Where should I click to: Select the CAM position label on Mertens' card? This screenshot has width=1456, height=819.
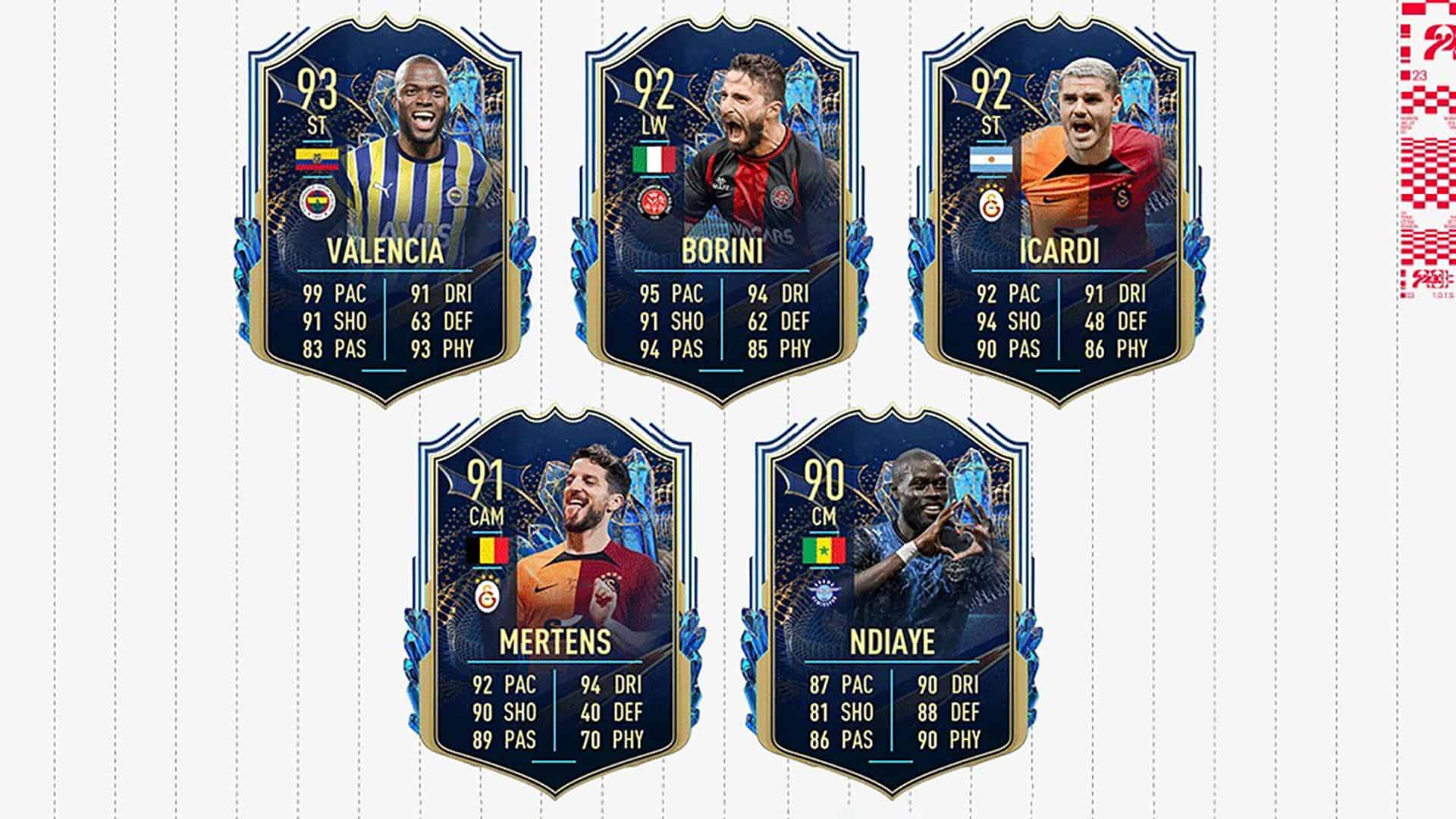pos(489,516)
